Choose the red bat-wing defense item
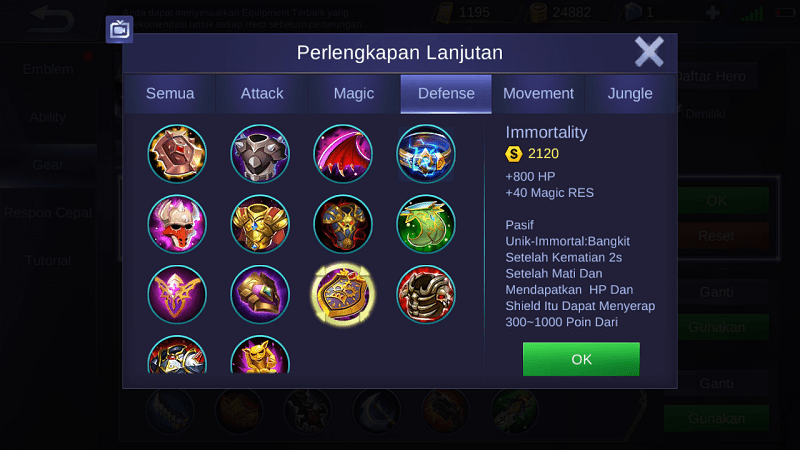This screenshot has height=450, width=800. (343, 153)
